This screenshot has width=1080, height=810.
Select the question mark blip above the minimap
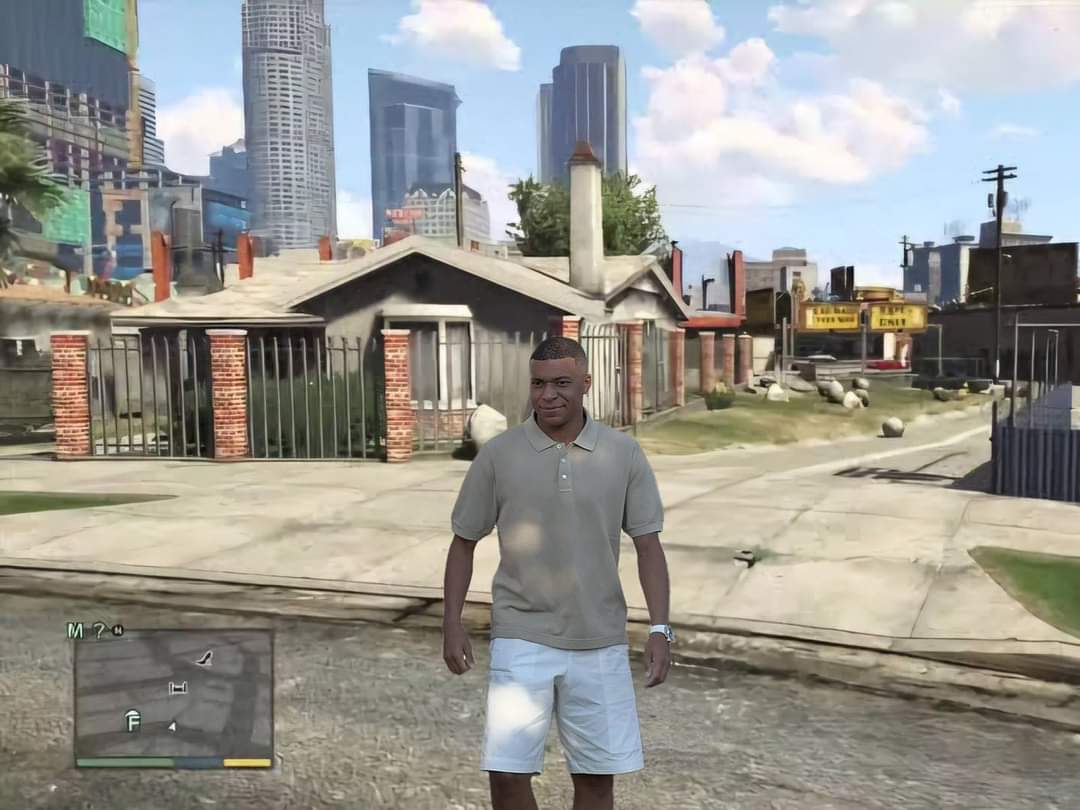[x=98, y=630]
